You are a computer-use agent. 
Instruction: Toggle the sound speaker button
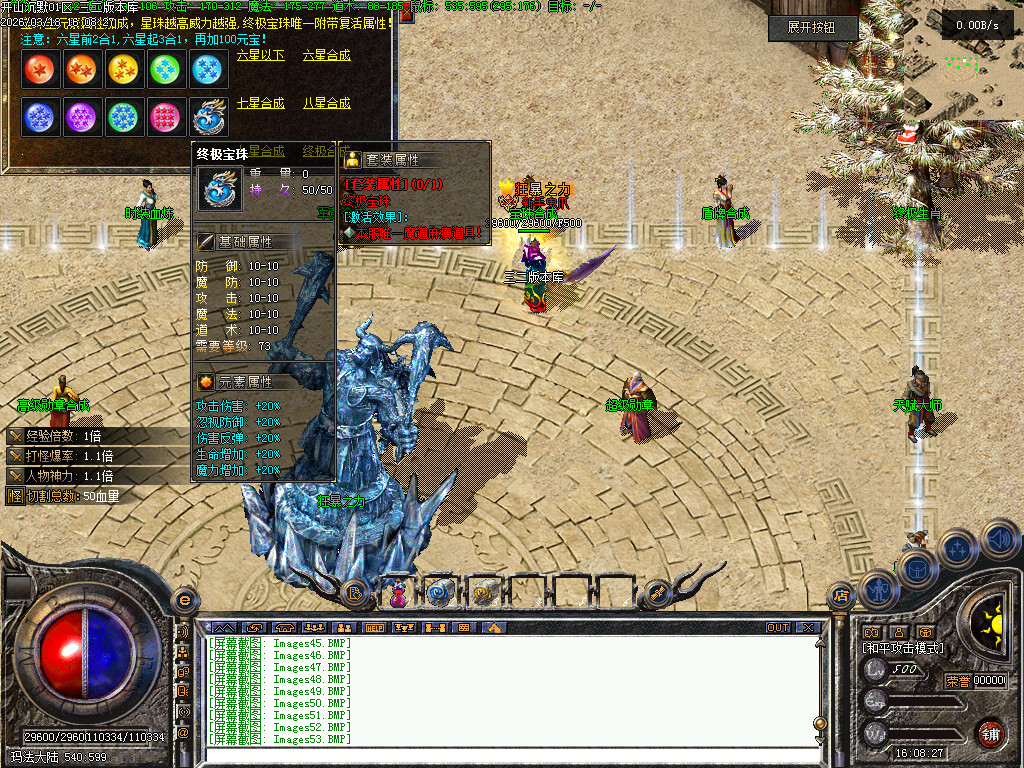tap(998, 538)
